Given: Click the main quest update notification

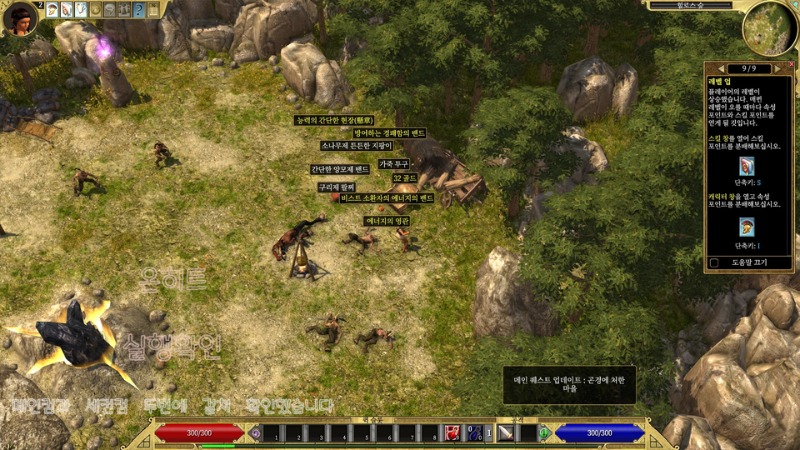Looking at the screenshot, I should (569, 384).
